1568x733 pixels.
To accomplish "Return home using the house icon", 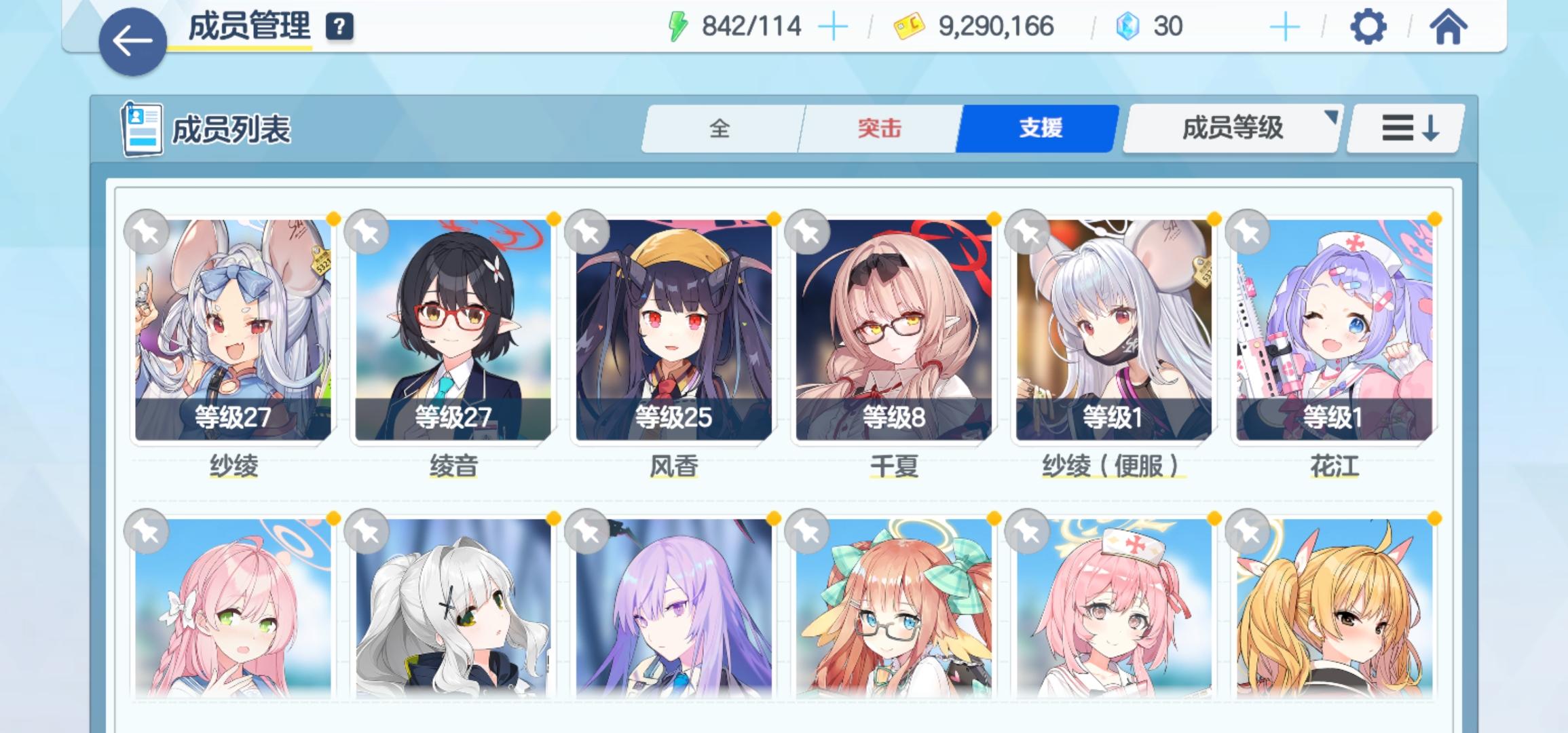I will pos(1449,29).
